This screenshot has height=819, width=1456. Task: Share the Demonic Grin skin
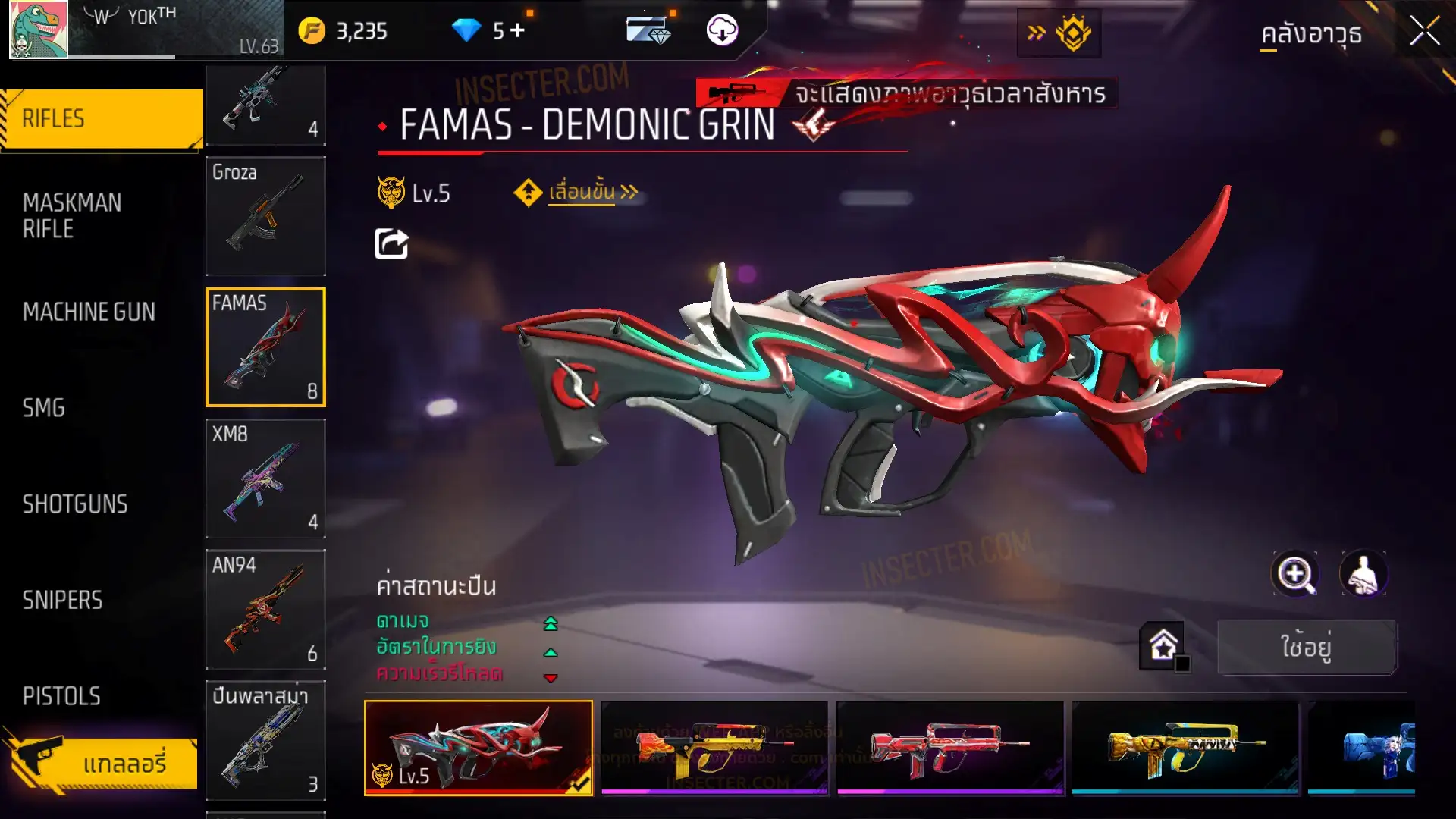(391, 244)
